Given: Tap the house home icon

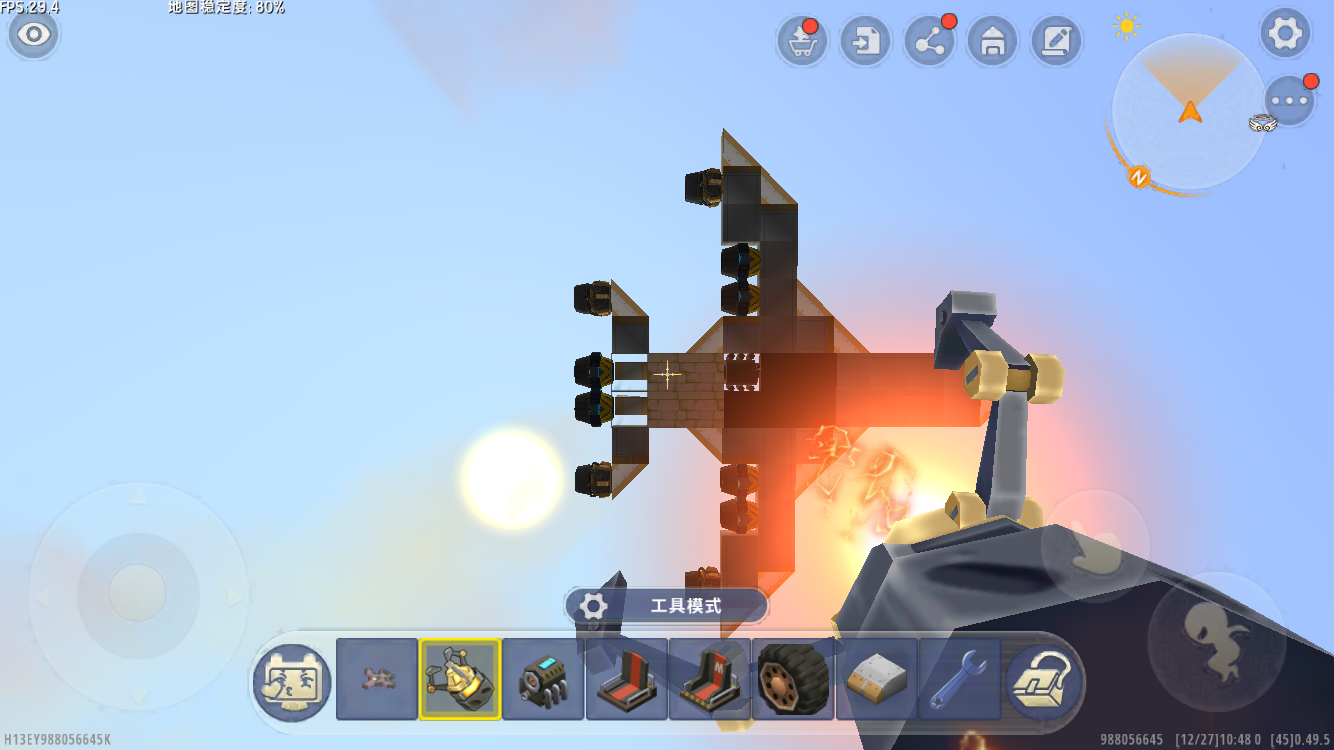Looking at the screenshot, I should click(x=992, y=42).
